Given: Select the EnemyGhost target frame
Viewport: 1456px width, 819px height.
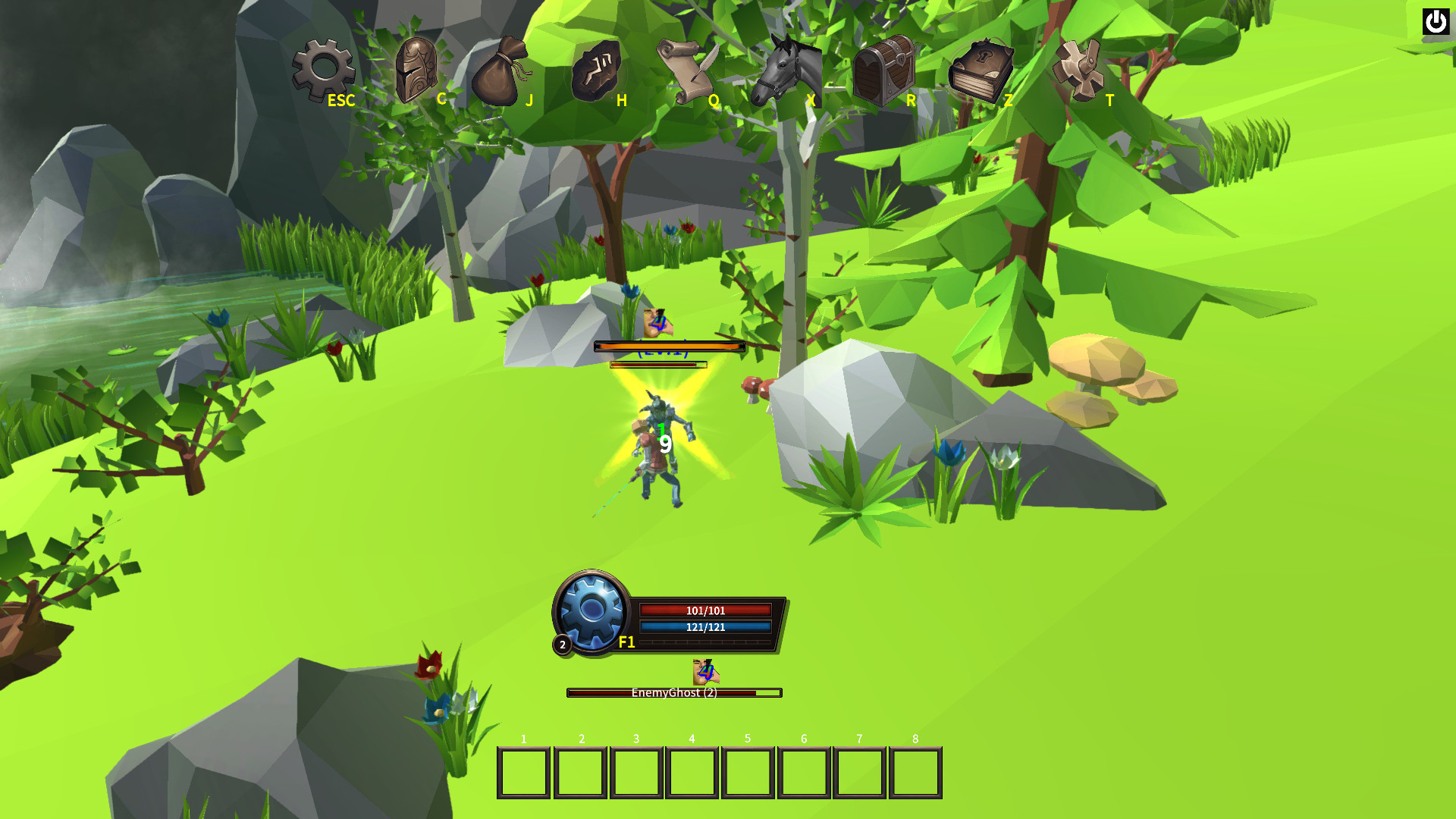Looking at the screenshot, I should click(674, 692).
